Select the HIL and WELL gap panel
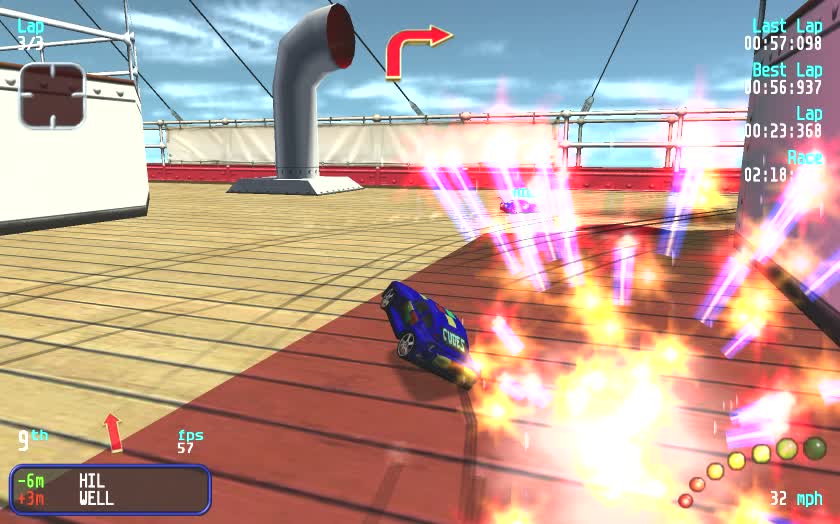The image size is (840, 524). pyautogui.click(x=110, y=489)
